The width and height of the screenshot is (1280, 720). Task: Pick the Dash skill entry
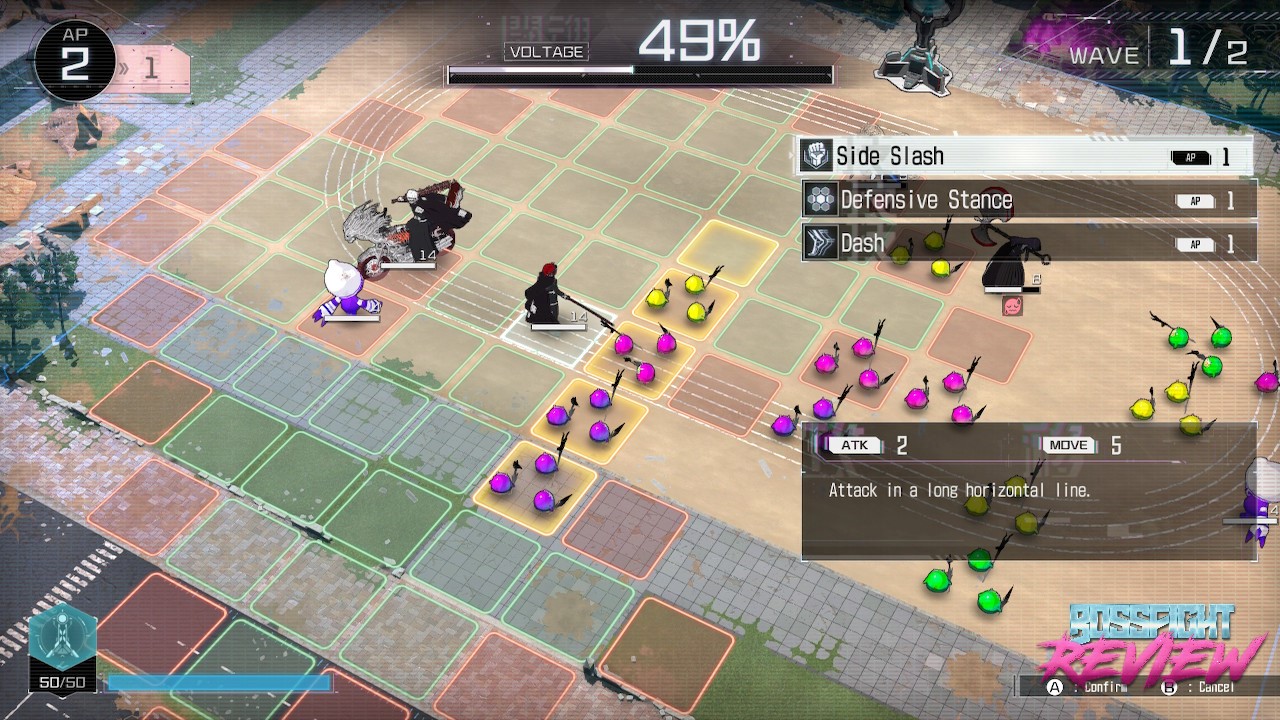[x=1028, y=243]
